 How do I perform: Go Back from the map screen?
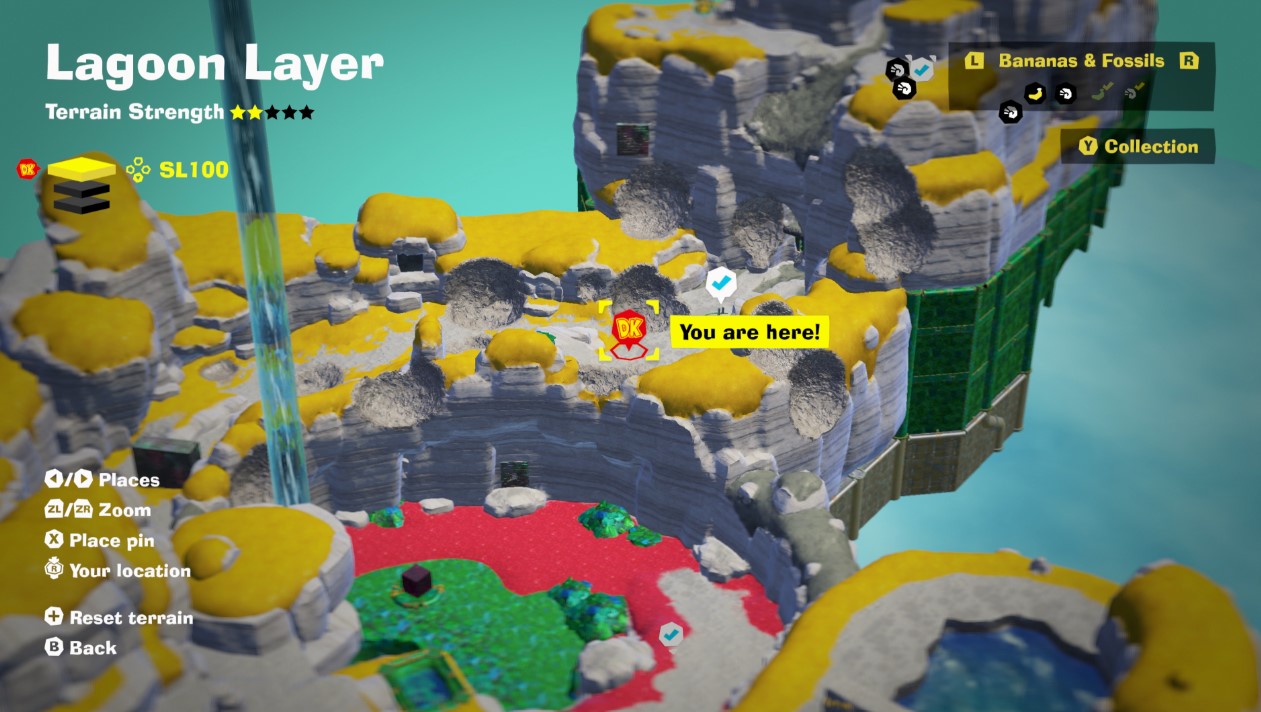point(82,648)
